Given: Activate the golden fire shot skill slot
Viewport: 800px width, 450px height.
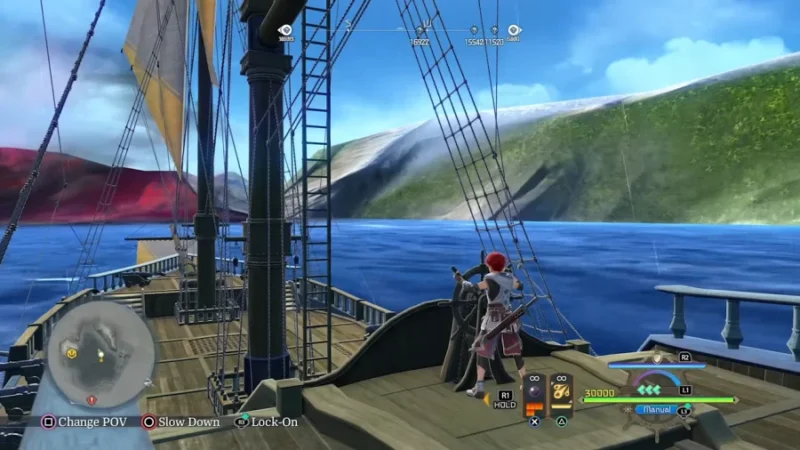Looking at the screenshot, I should coord(562,389).
